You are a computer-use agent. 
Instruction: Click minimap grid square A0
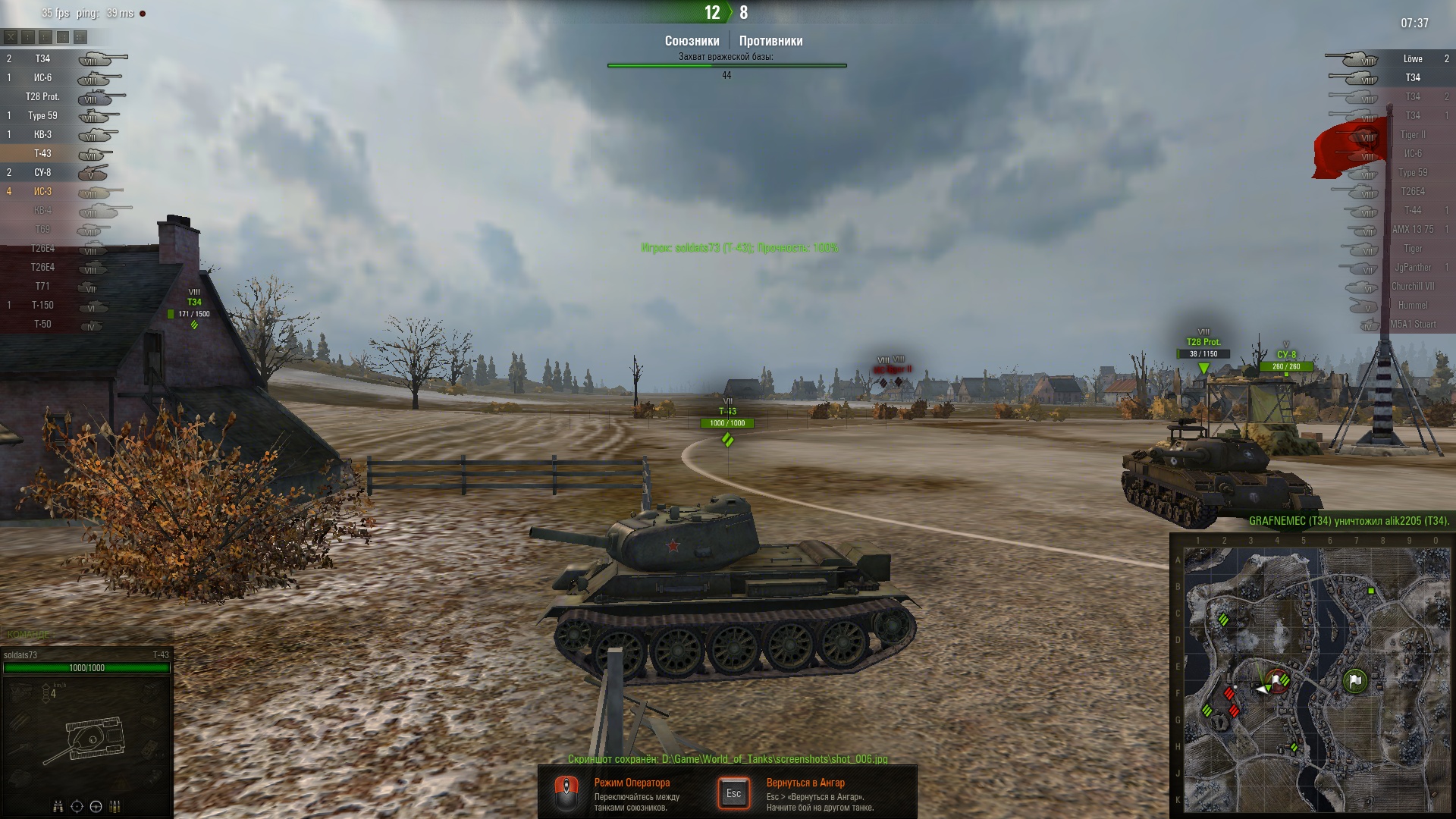click(1436, 560)
